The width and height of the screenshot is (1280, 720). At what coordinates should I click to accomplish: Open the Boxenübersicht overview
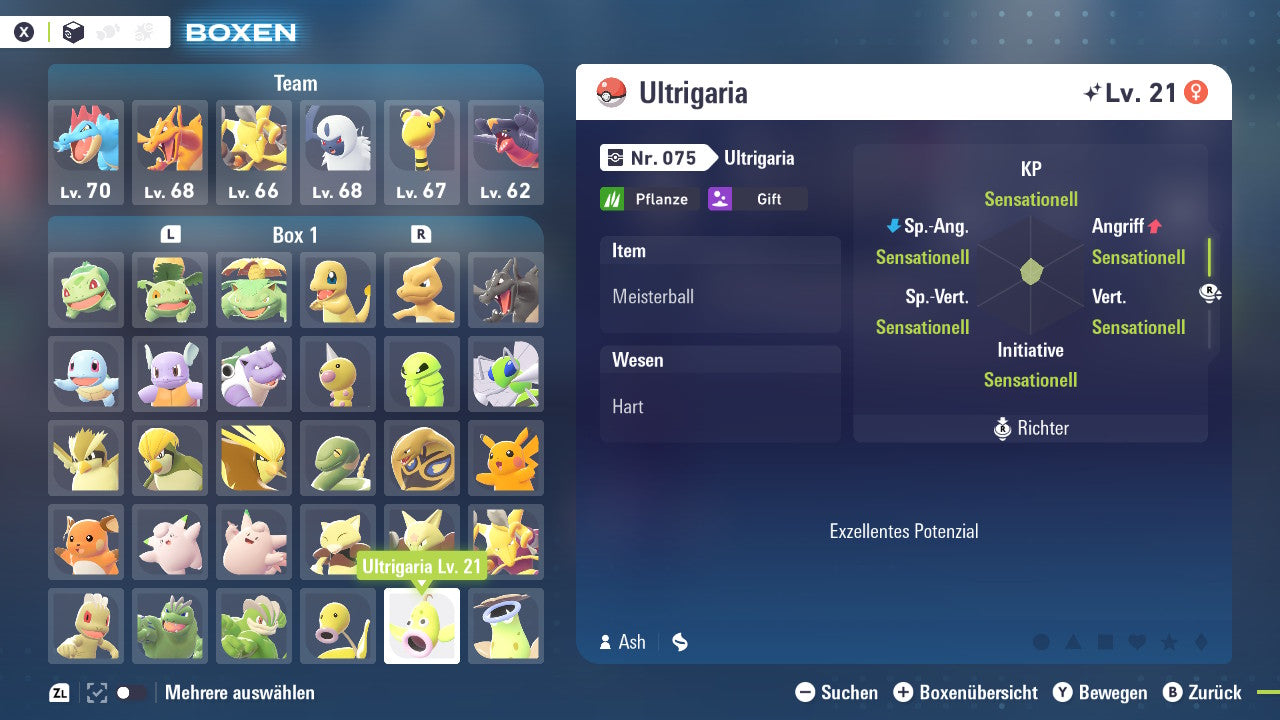(968, 692)
